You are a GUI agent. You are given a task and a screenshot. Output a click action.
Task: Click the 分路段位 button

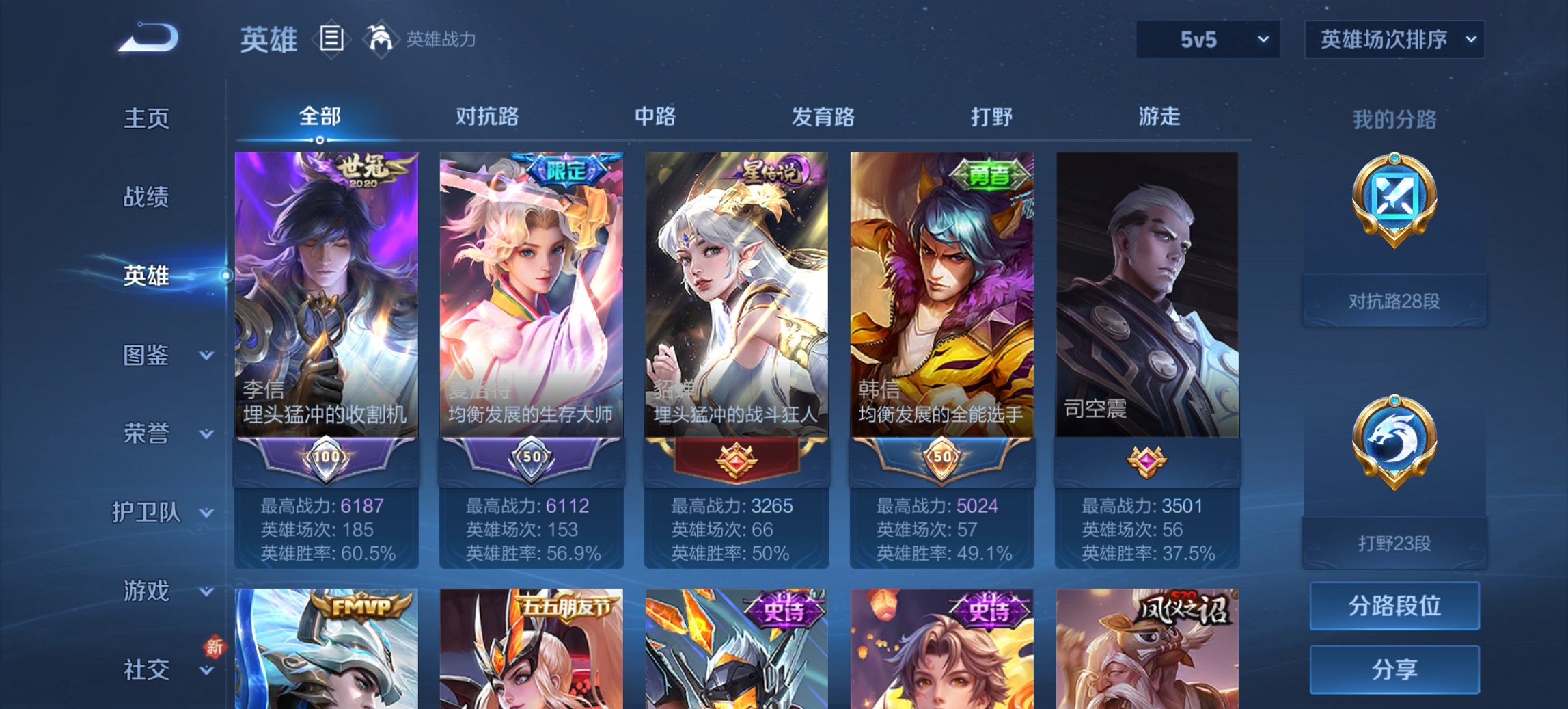tap(1394, 606)
